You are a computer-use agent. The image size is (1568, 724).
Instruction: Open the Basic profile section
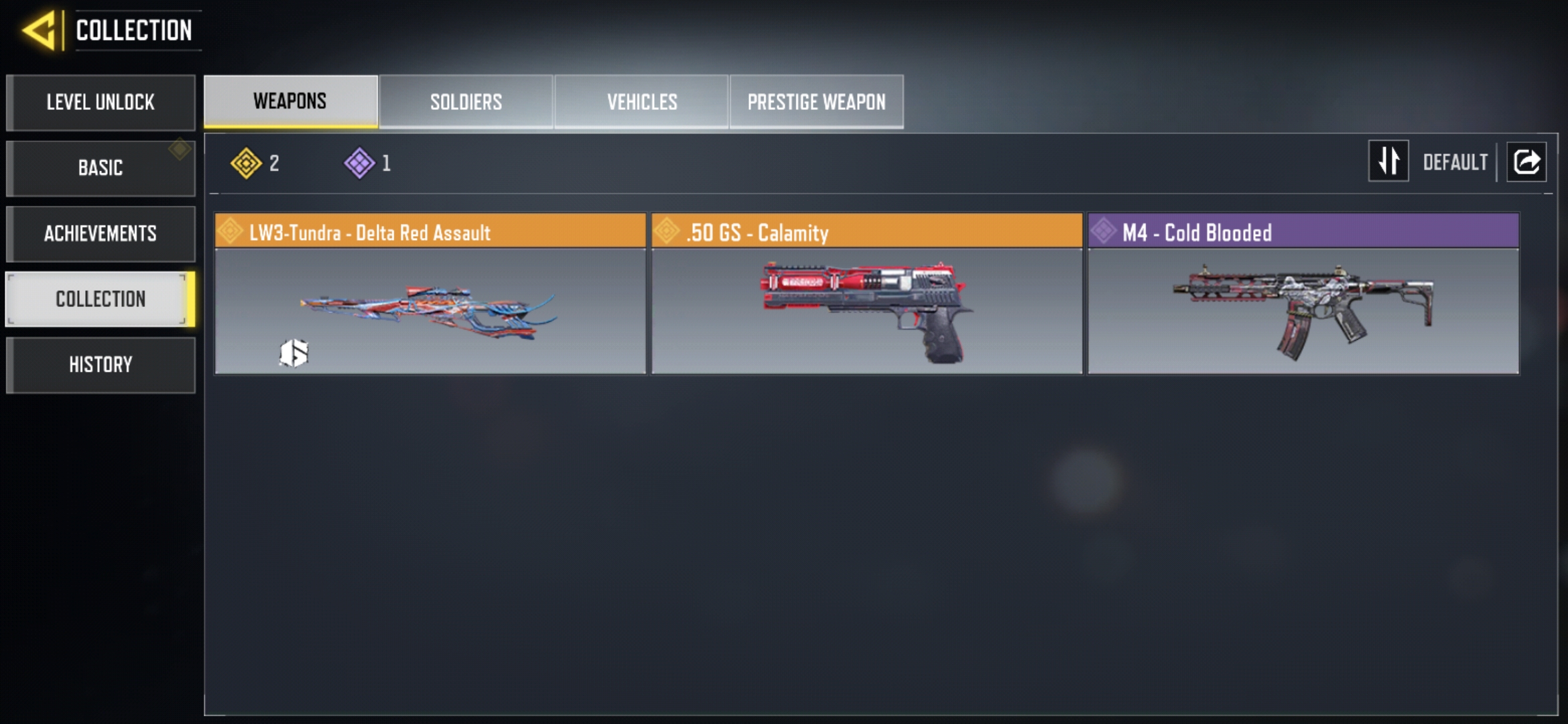pos(101,168)
